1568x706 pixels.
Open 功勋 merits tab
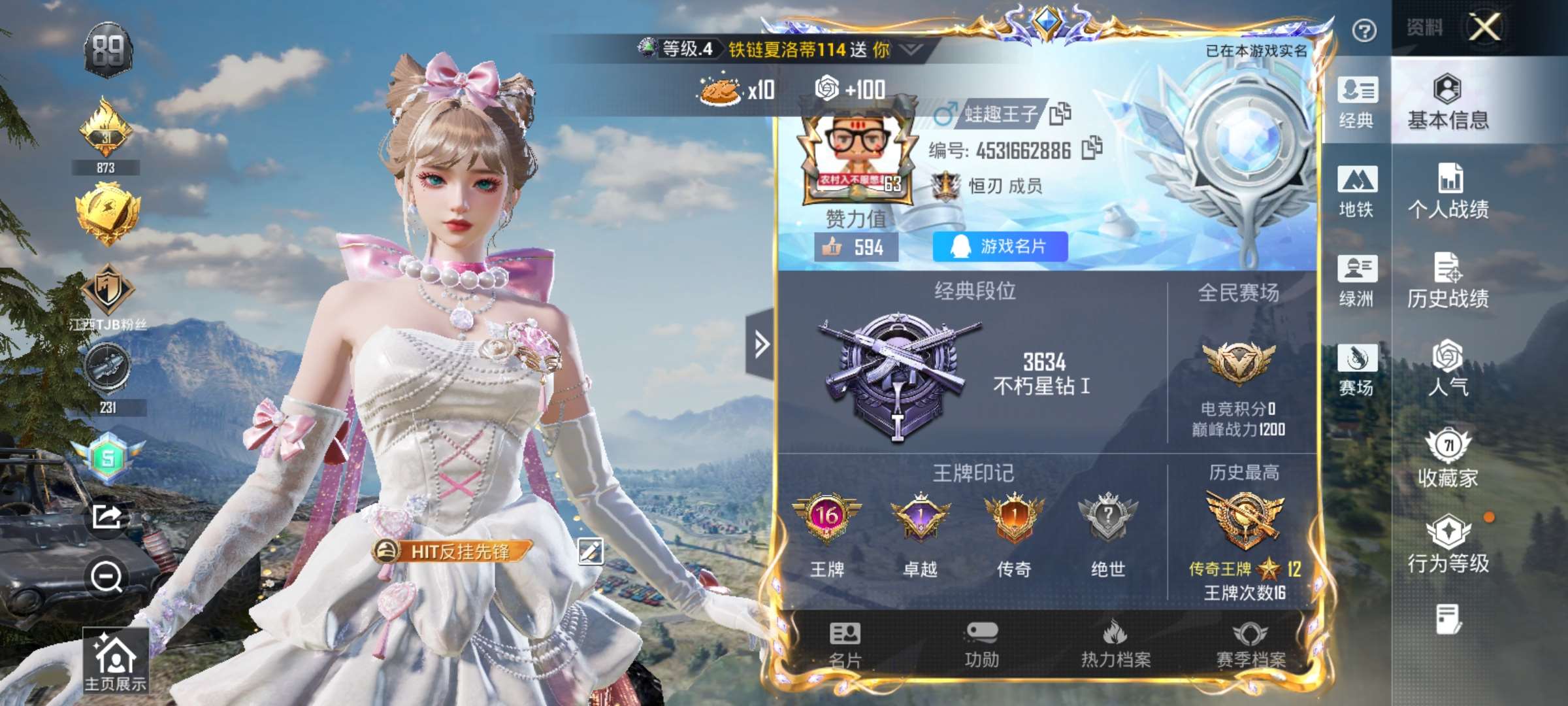pyautogui.click(x=981, y=644)
